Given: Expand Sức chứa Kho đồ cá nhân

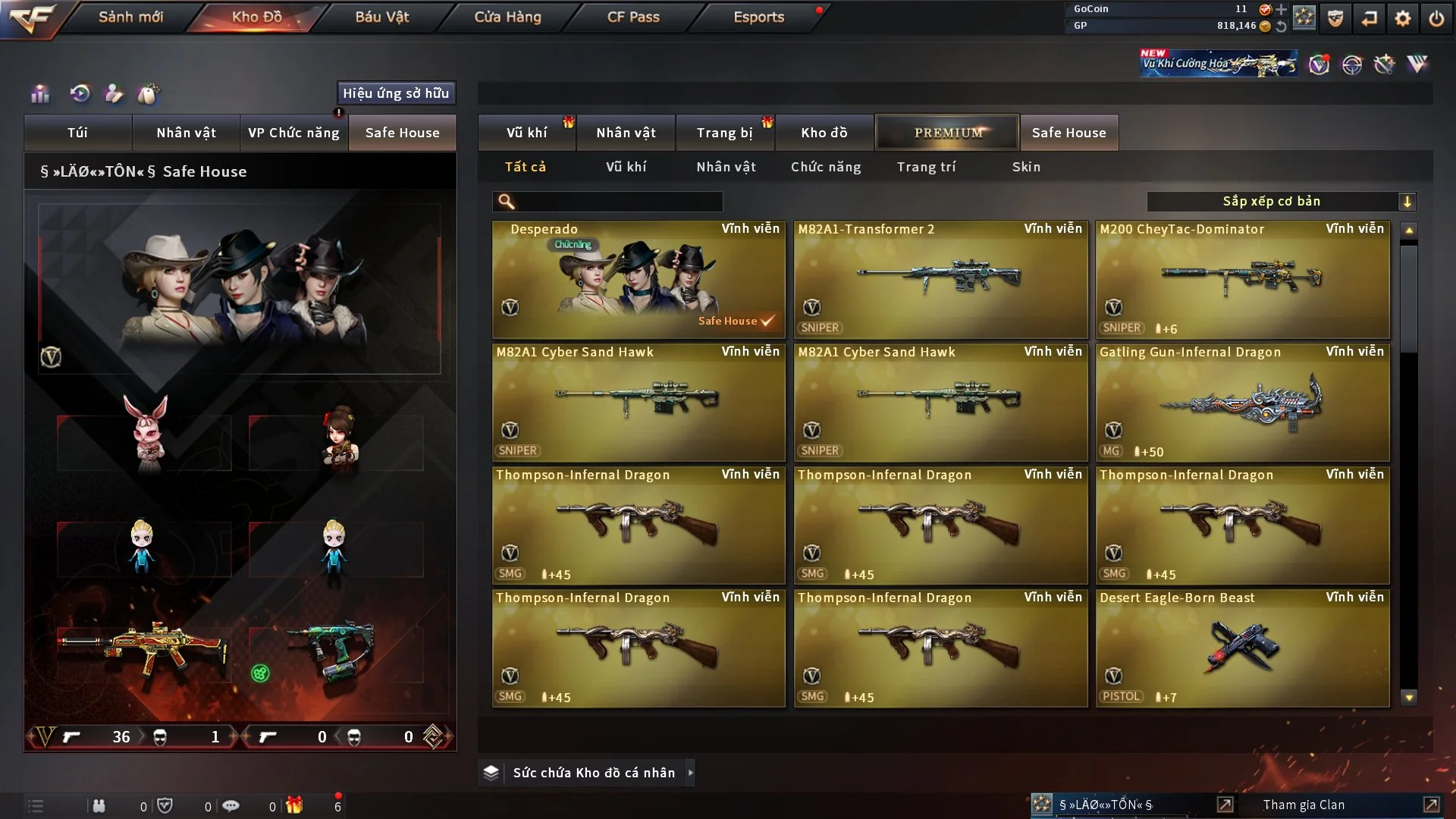Looking at the screenshot, I should pyautogui.click(x=690, y=773).
